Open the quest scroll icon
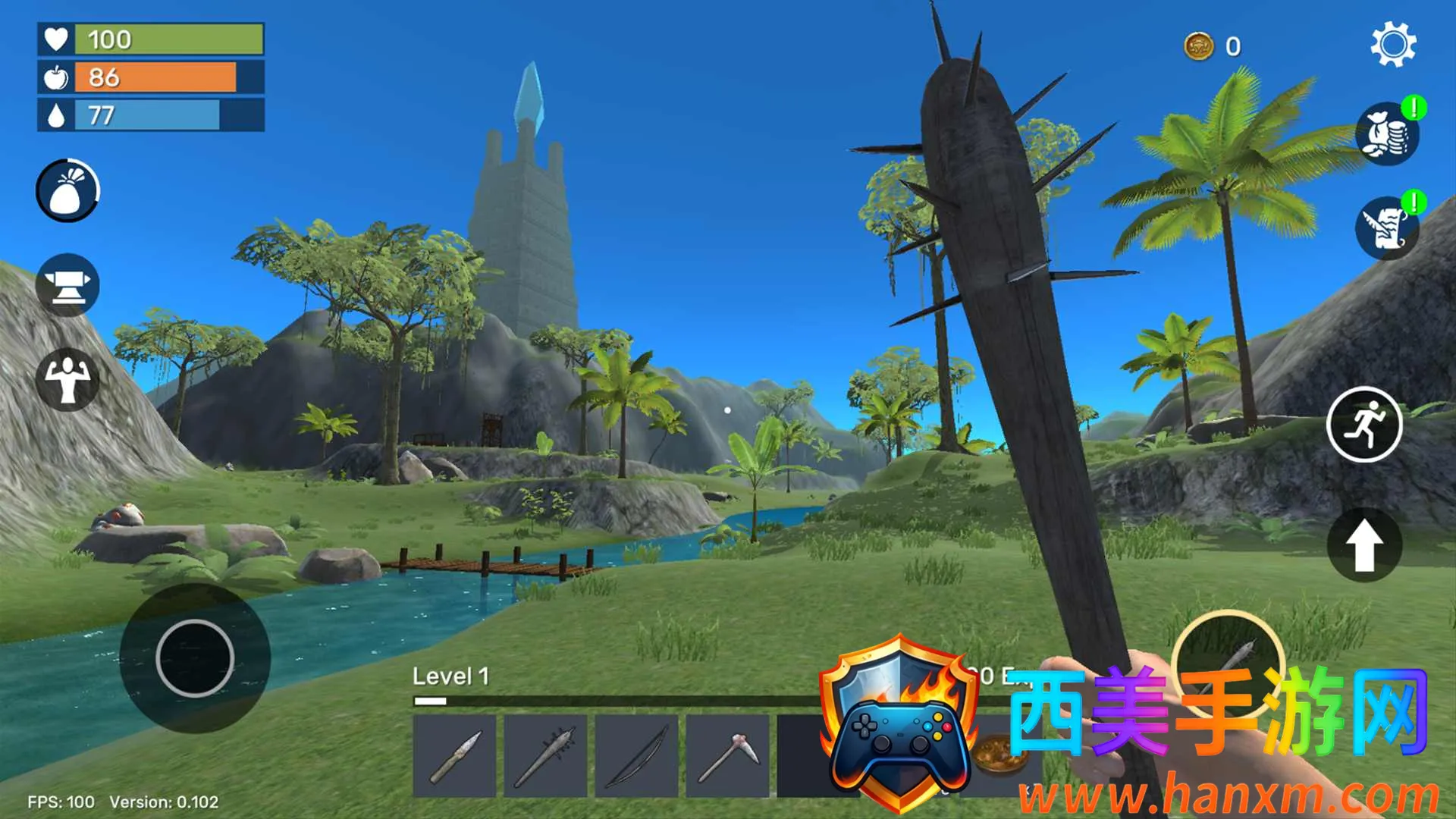This screenshot has width=1456, height=819. [1387, 228]
